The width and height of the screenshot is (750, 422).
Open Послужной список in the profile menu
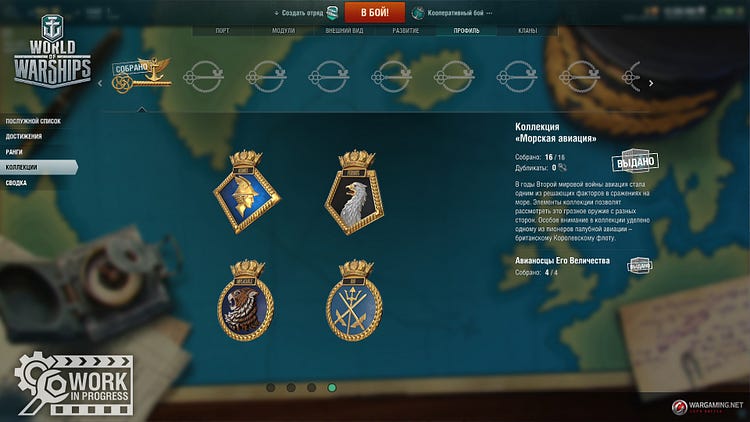pyautogui.click(x=33, y=121)
